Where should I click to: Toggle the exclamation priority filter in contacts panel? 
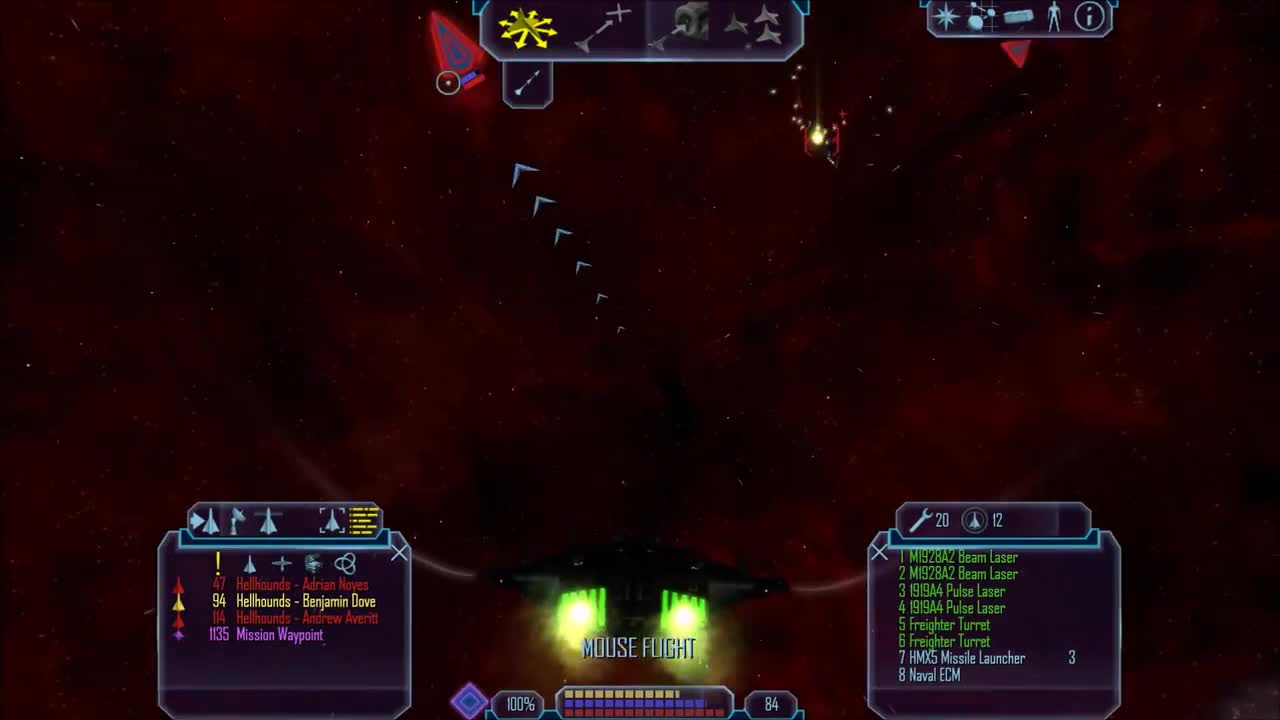tap(218, 561)
